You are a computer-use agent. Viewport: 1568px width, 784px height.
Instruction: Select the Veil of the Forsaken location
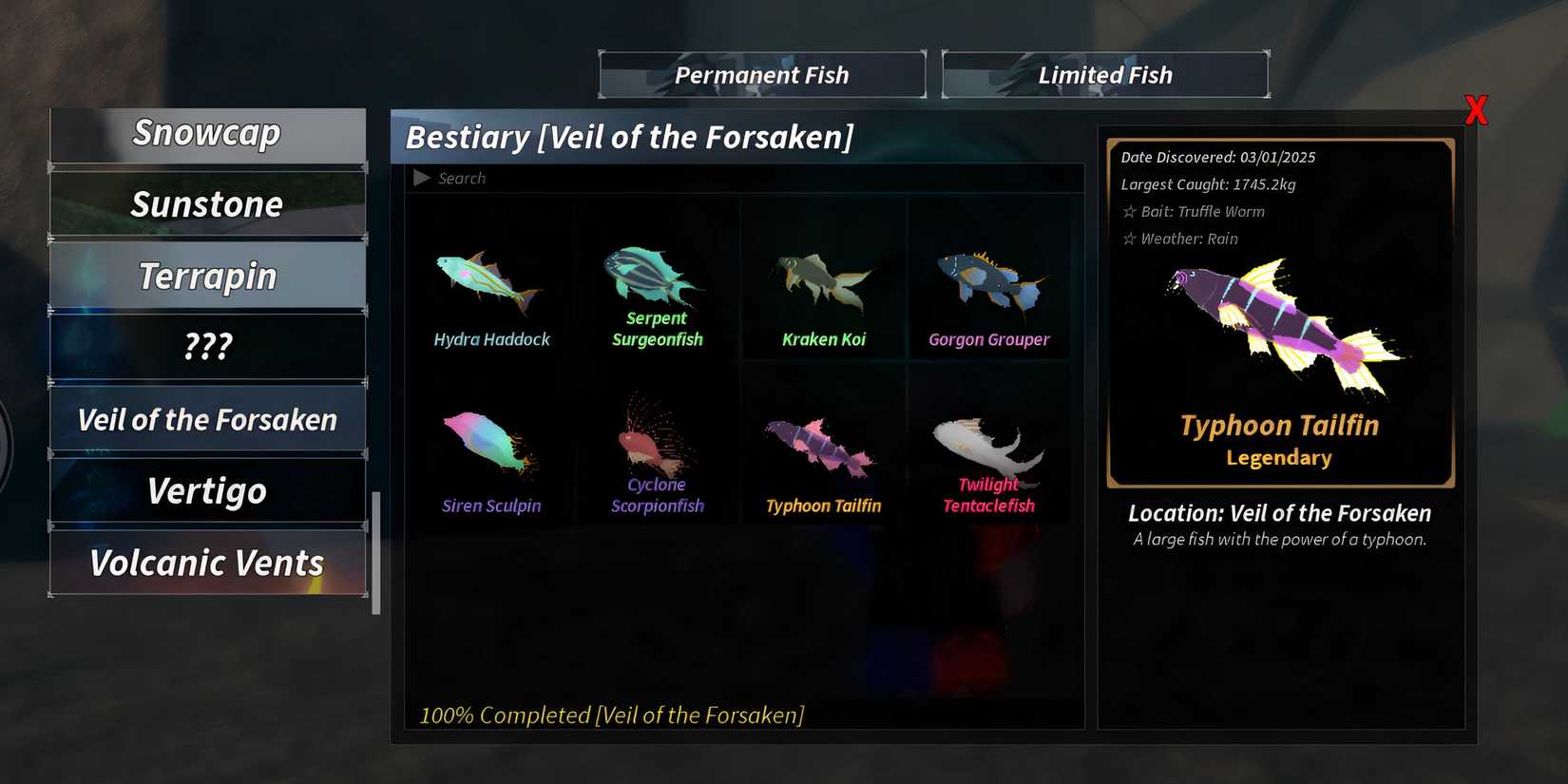click(207, 419)
